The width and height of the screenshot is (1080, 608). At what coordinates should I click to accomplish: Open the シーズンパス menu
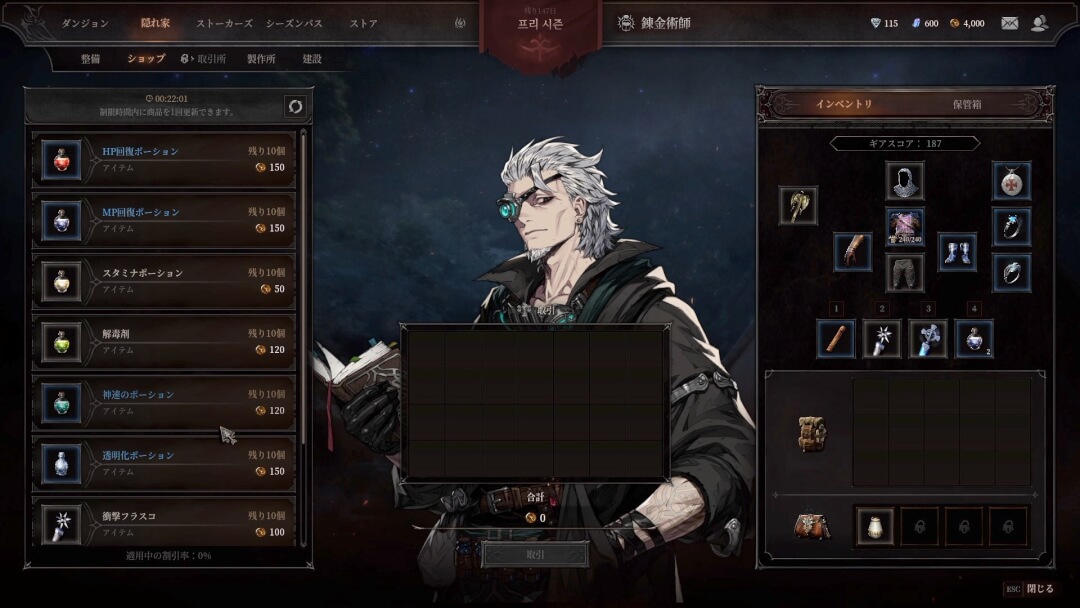(x=294, y=23)
